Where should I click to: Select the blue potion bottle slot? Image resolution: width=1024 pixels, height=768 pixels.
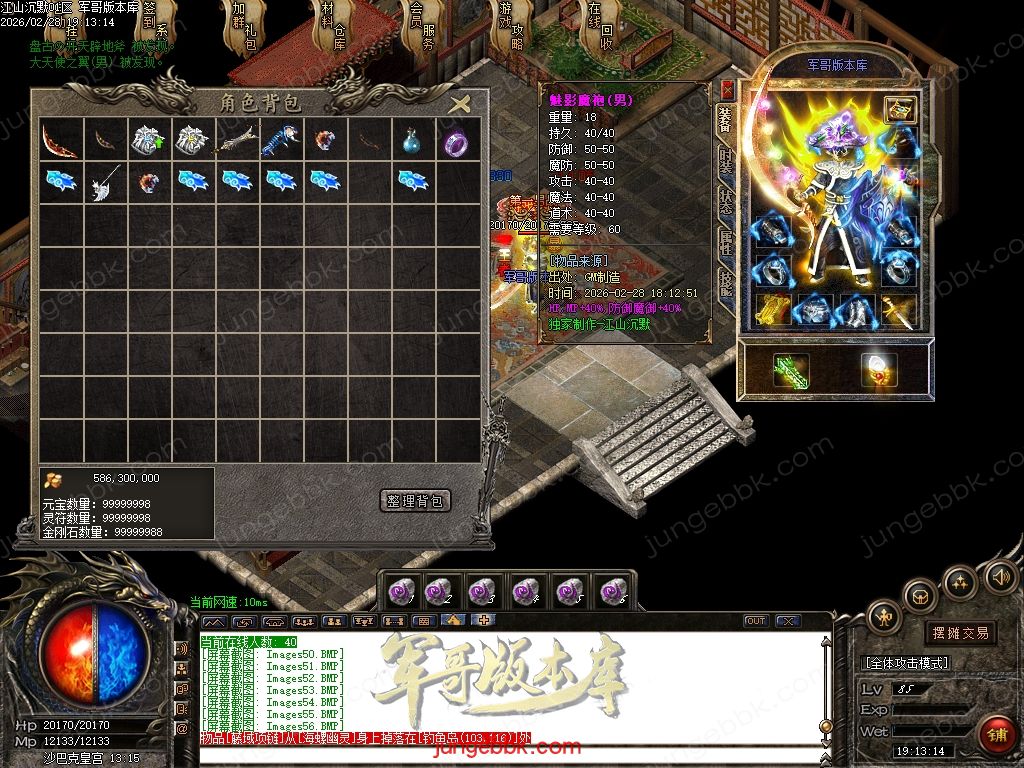click(x=411, y=142)
